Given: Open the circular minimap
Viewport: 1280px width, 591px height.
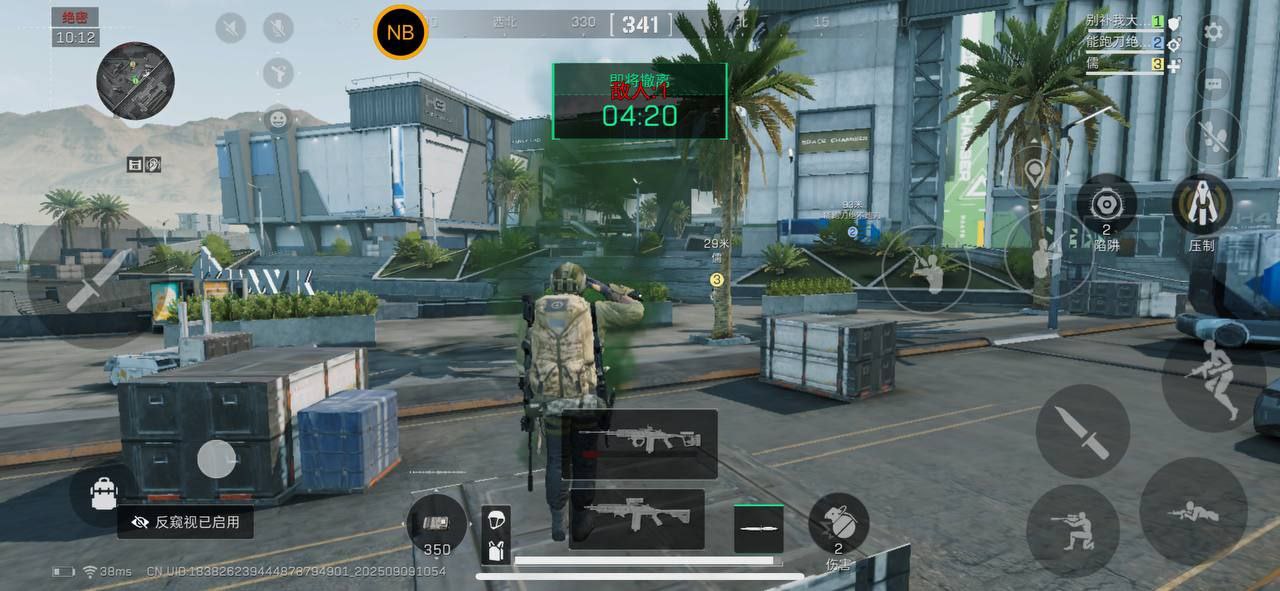Looking at the screenshot, I should click(135, 80).
